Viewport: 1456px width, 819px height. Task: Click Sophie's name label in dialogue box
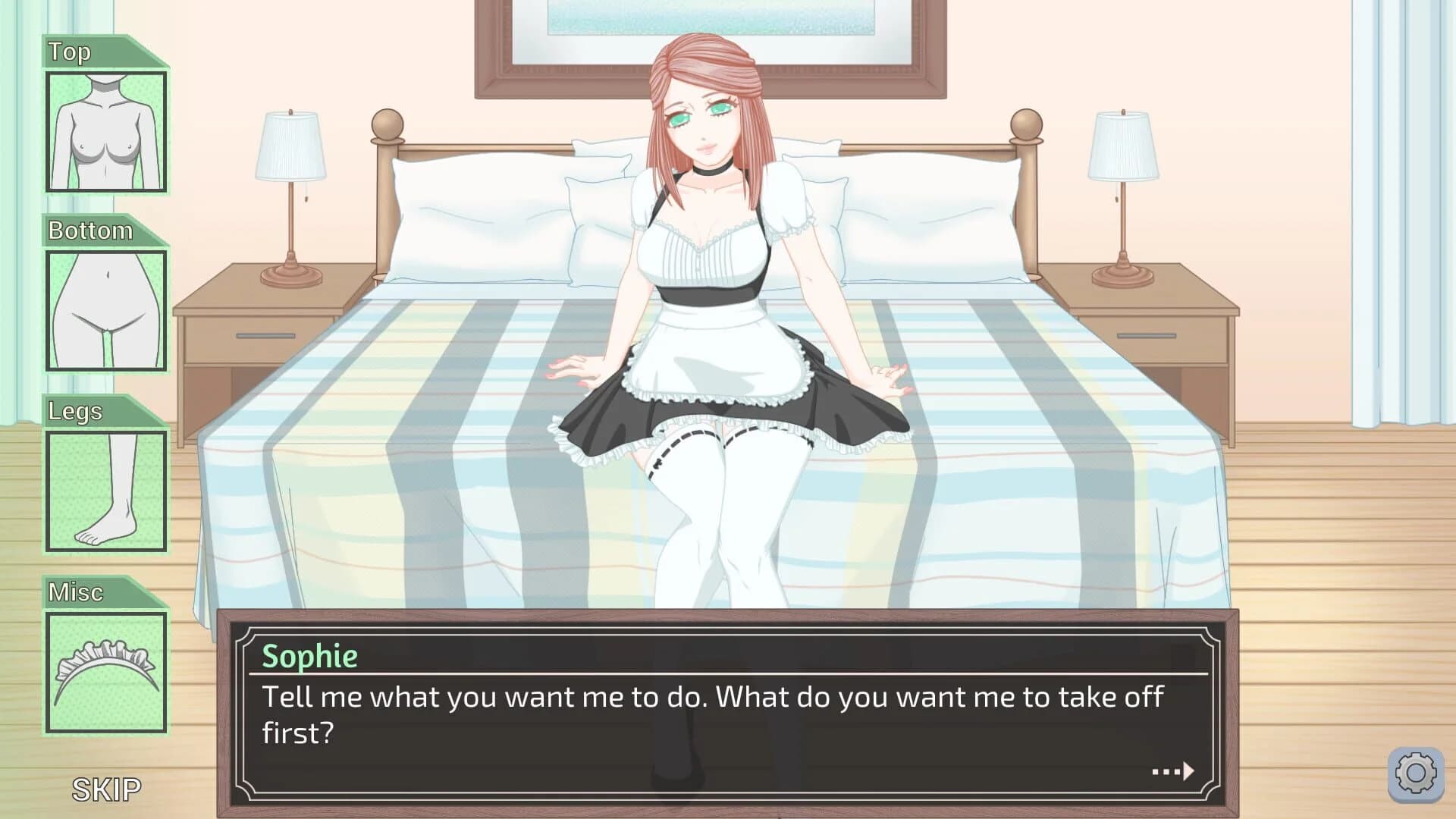[310, 656]
